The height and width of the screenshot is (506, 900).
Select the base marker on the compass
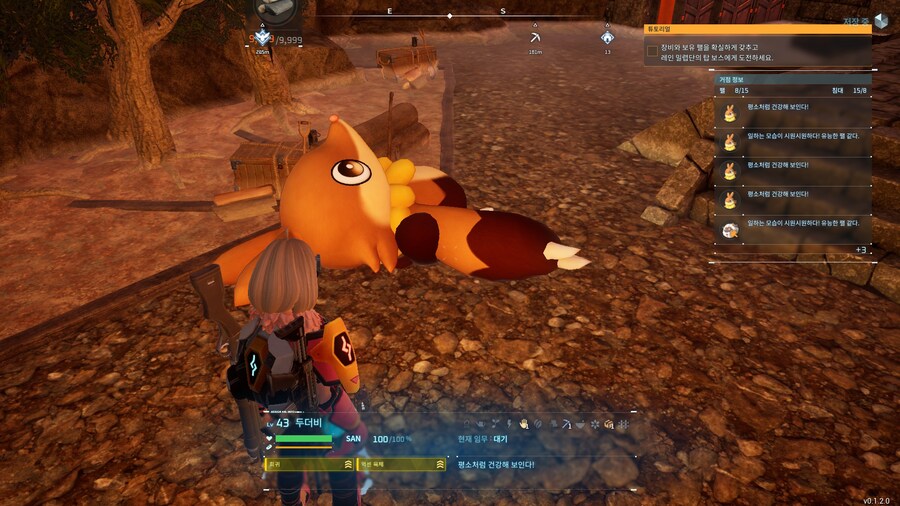click(x=607, y=37)
